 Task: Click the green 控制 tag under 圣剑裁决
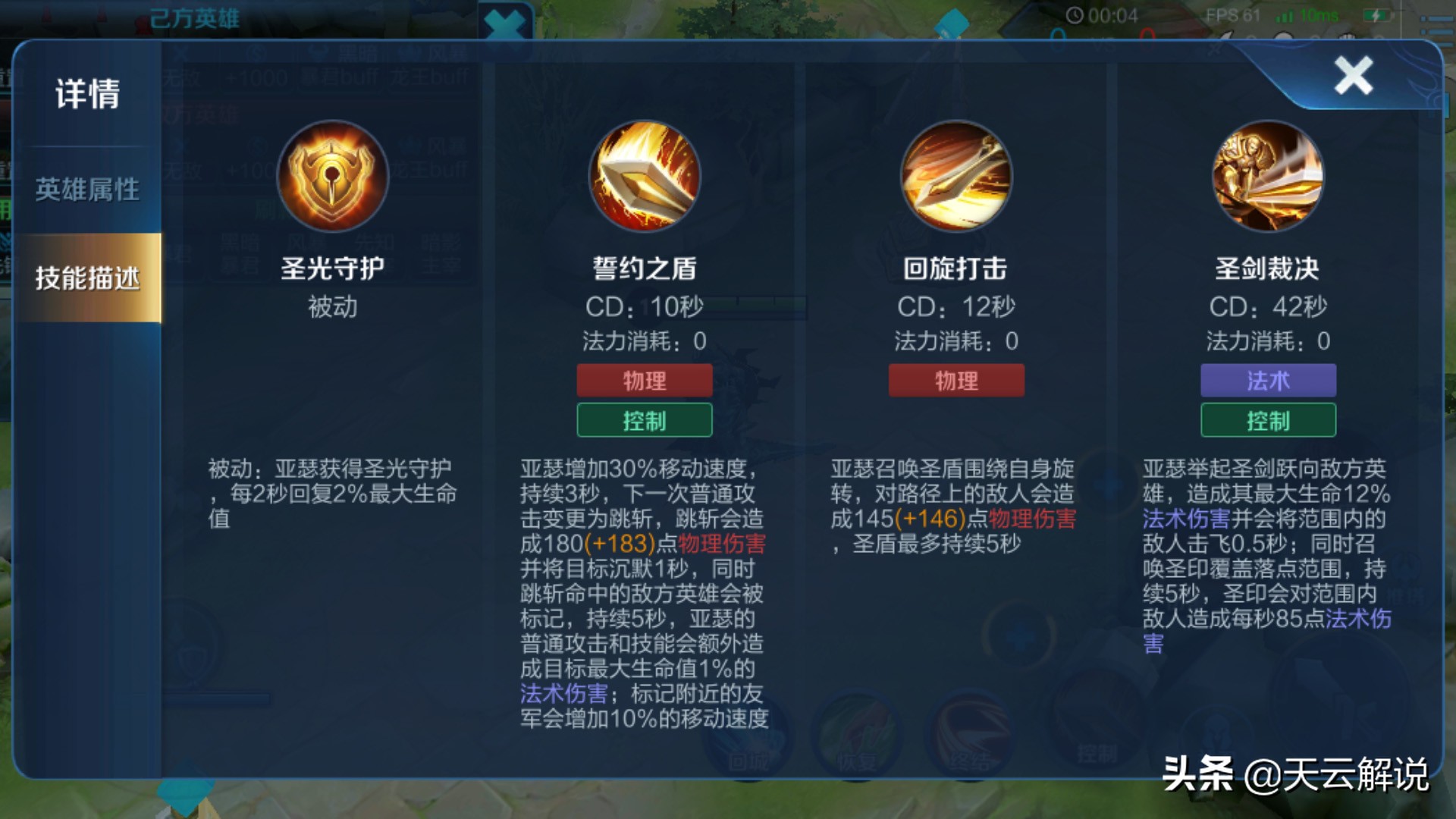[x=1267, y=420]
